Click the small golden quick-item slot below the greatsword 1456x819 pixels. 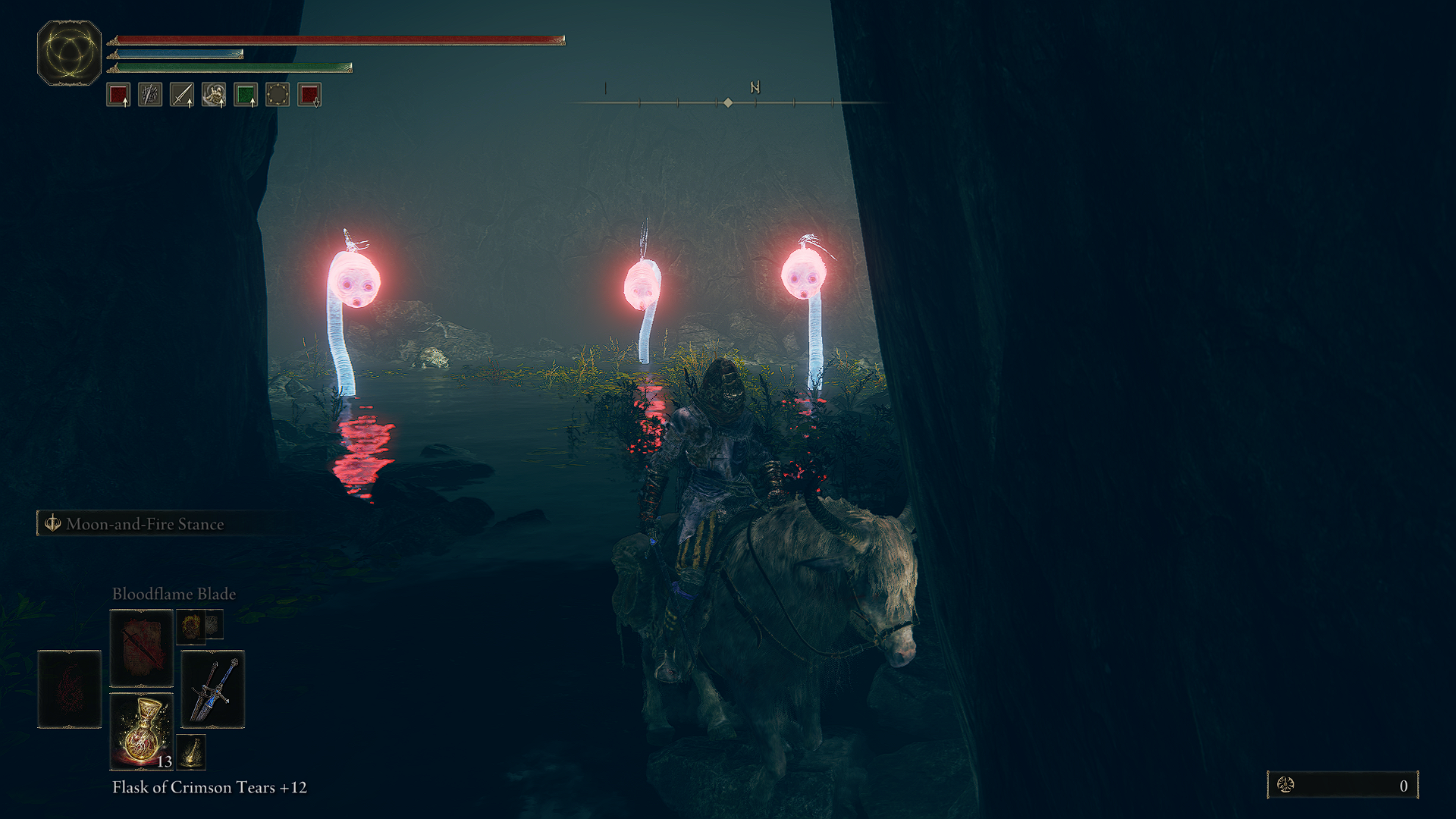pyautogui.click(x=191, y=752)
